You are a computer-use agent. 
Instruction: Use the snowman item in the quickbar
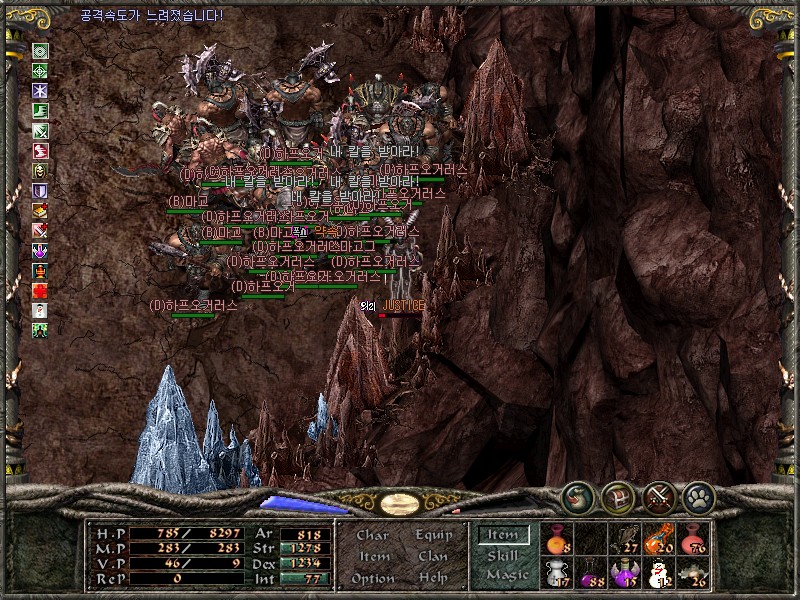[658, 574]
